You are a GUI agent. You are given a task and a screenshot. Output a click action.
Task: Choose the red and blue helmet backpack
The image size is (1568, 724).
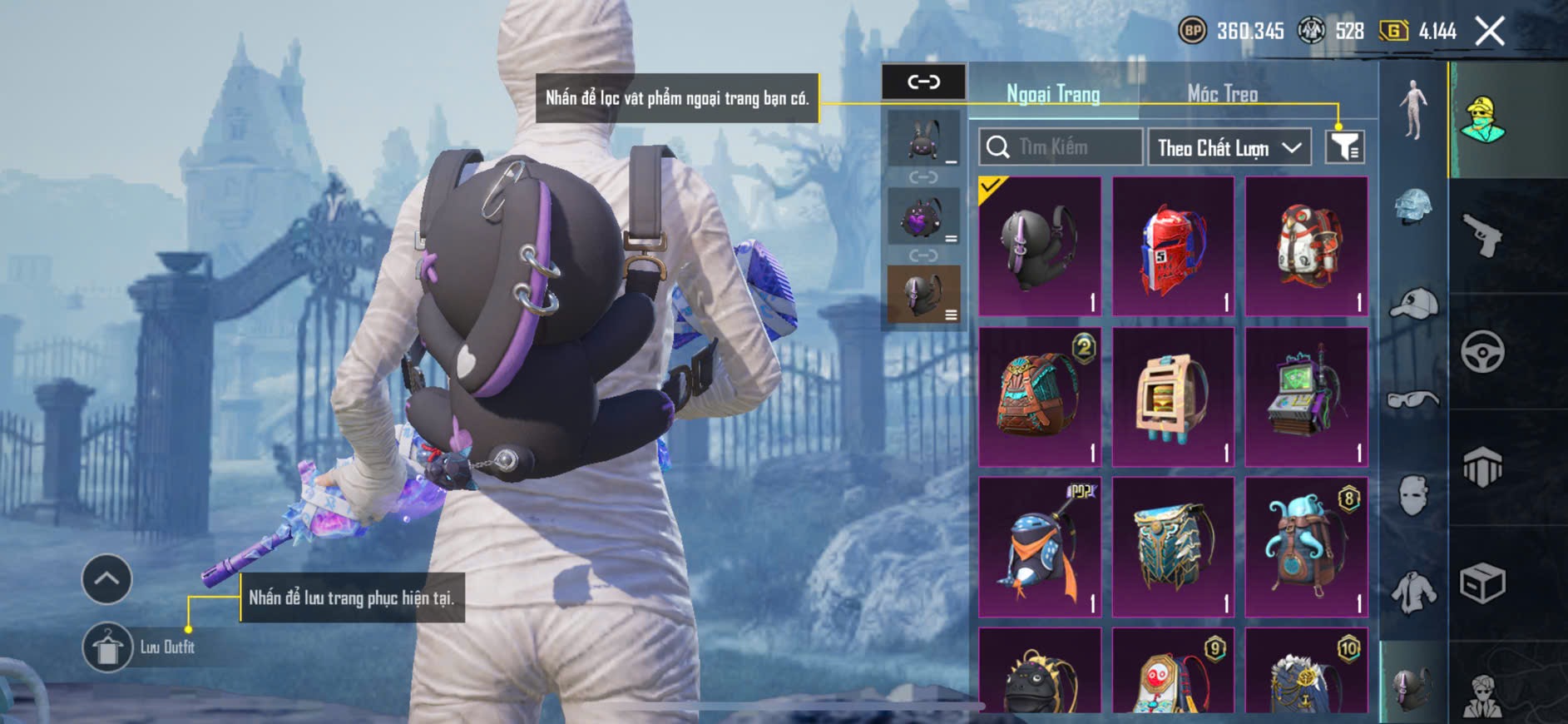1173,246
